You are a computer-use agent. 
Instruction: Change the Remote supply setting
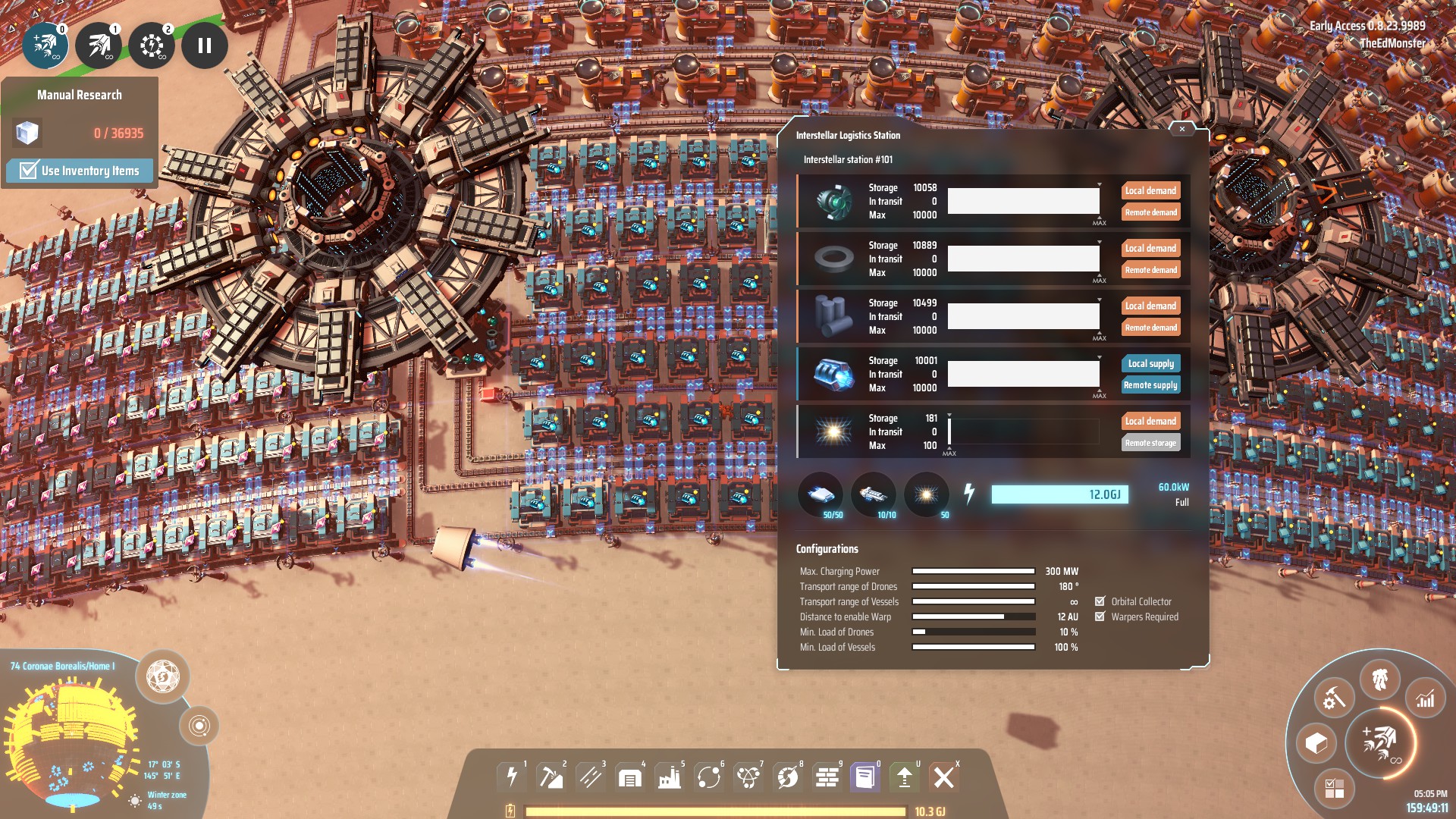click(1150, 385)
